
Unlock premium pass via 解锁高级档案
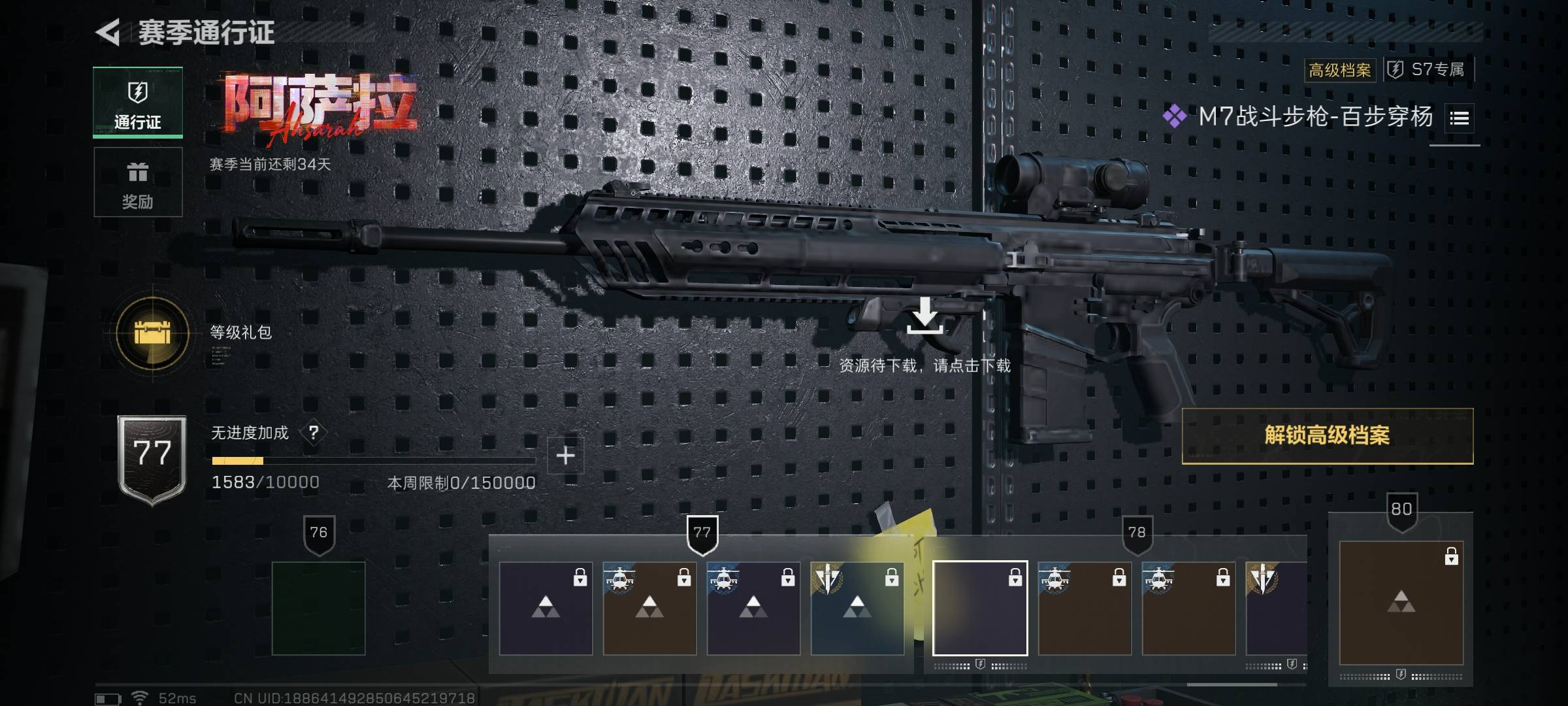click(1327, 436)
